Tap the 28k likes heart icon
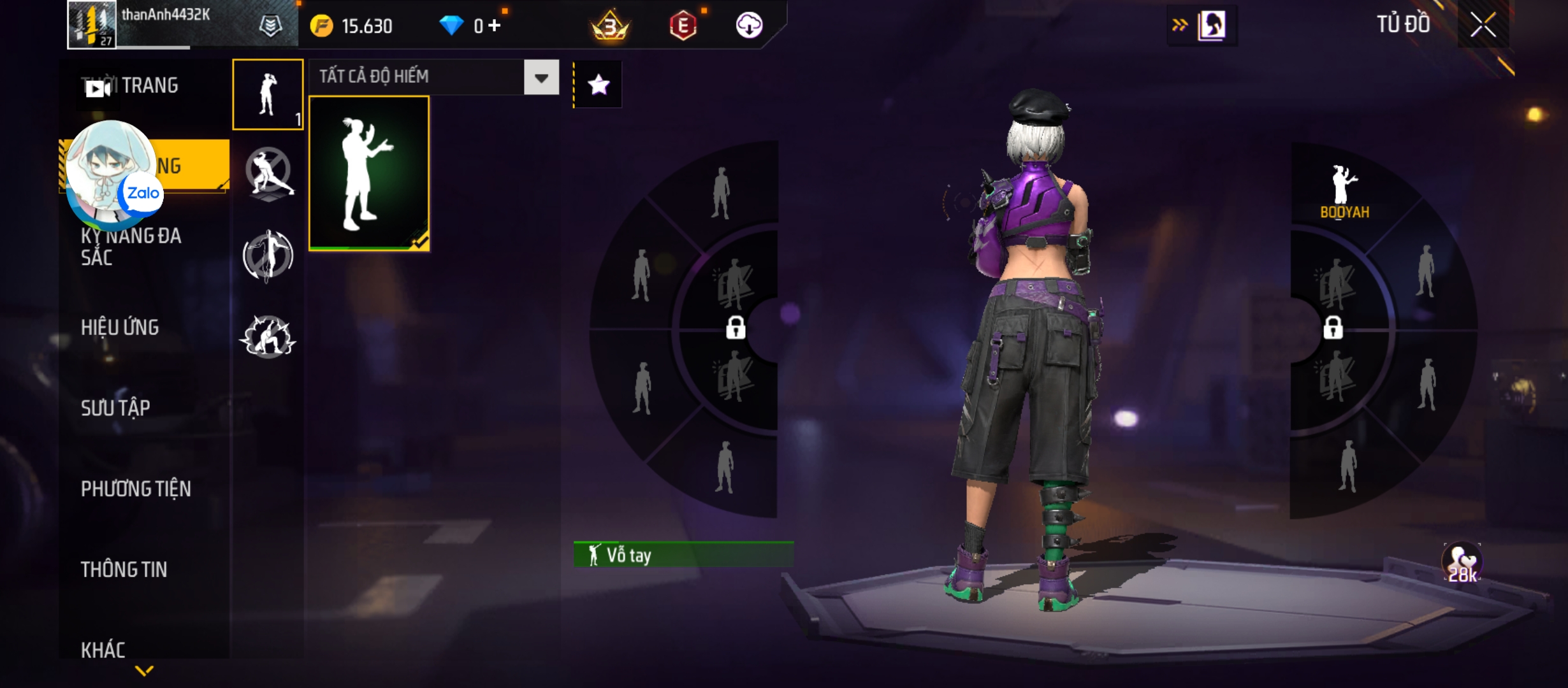Viewport: 1568px width, 688px height. [x=1462, y=563]
